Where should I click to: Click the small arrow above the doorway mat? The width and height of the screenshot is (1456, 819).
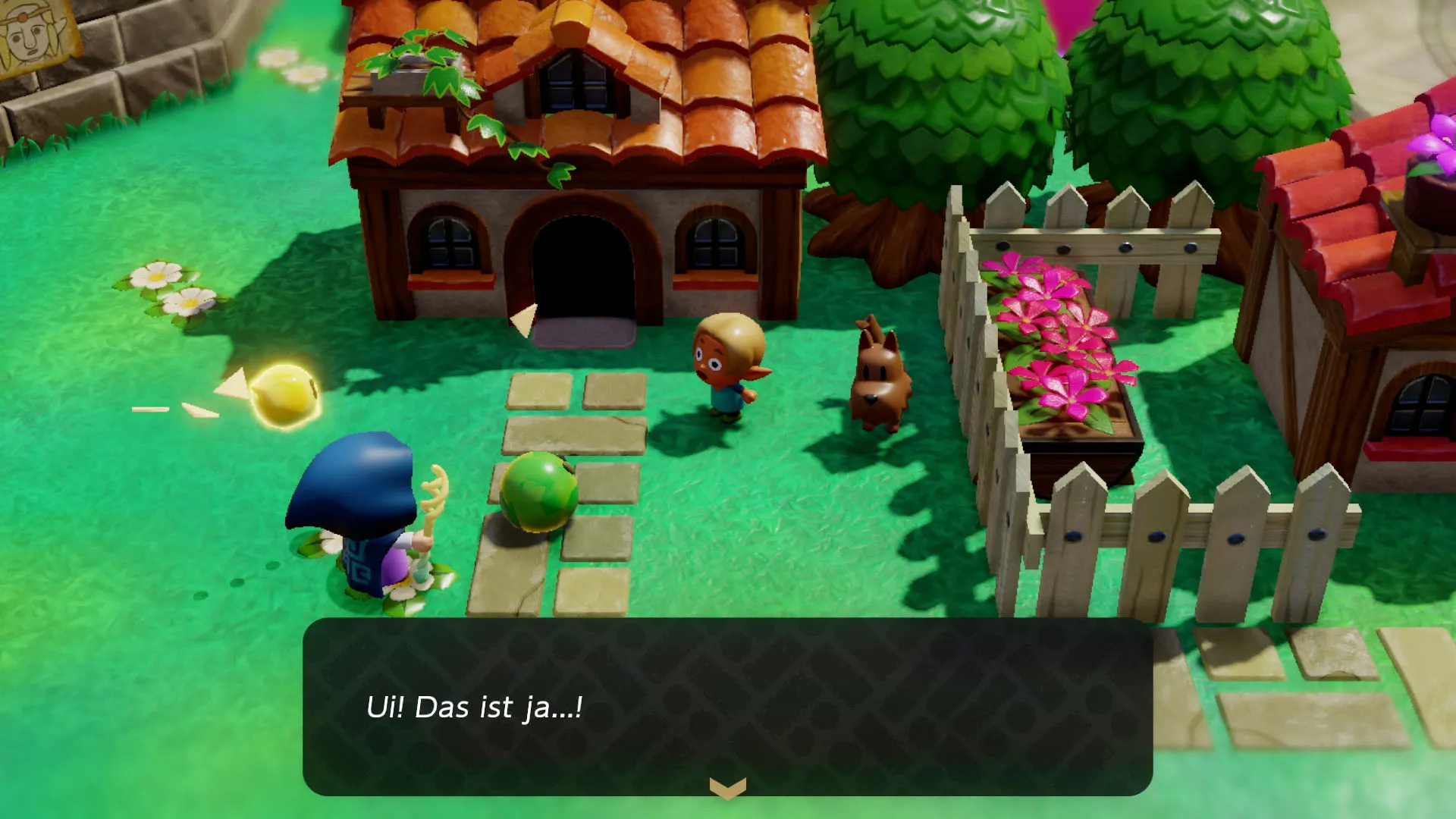523,318
